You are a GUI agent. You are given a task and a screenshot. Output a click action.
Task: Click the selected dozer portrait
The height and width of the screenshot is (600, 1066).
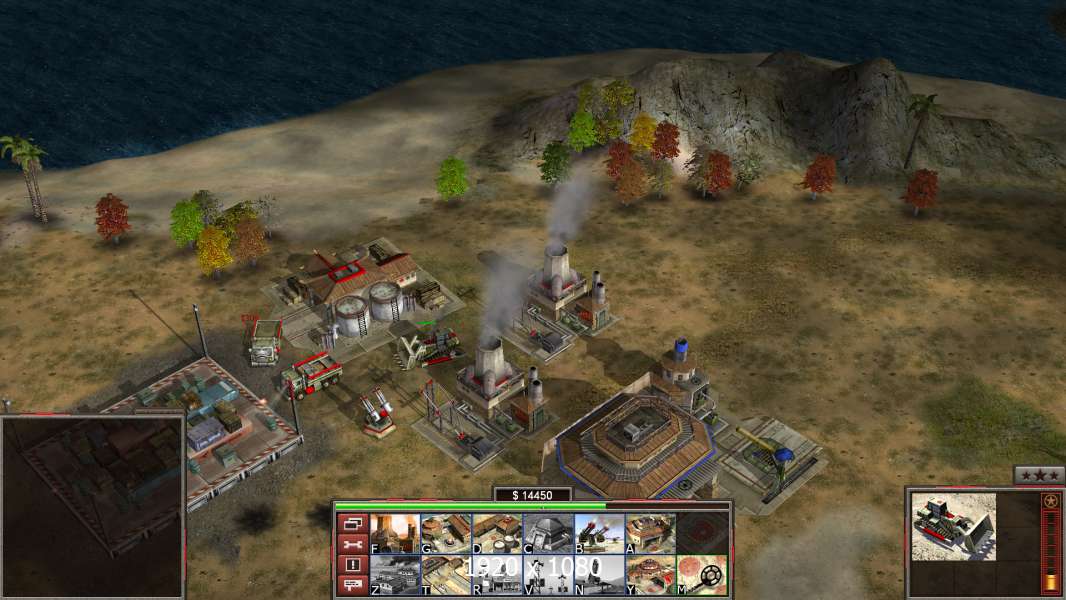click(x=953, y=526)
